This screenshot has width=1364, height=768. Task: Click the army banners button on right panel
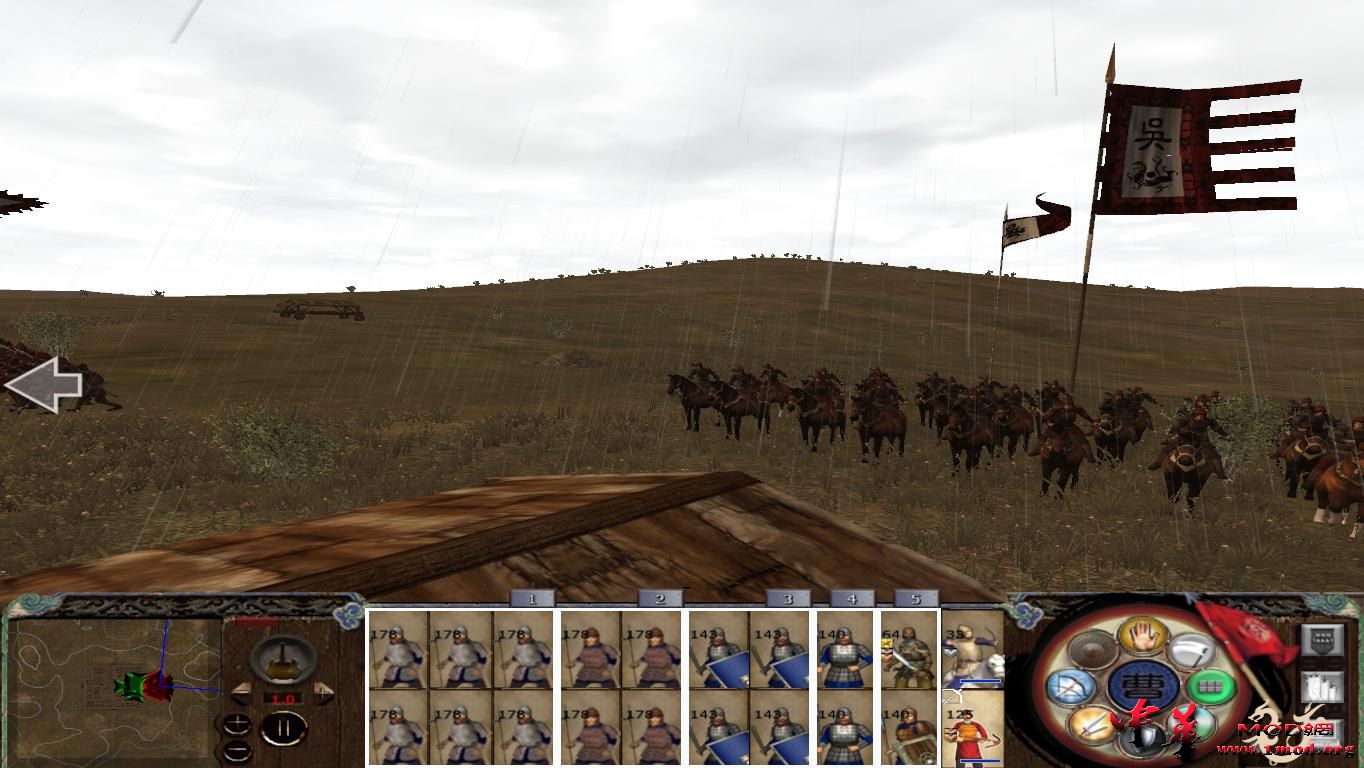coord(1320,686)
